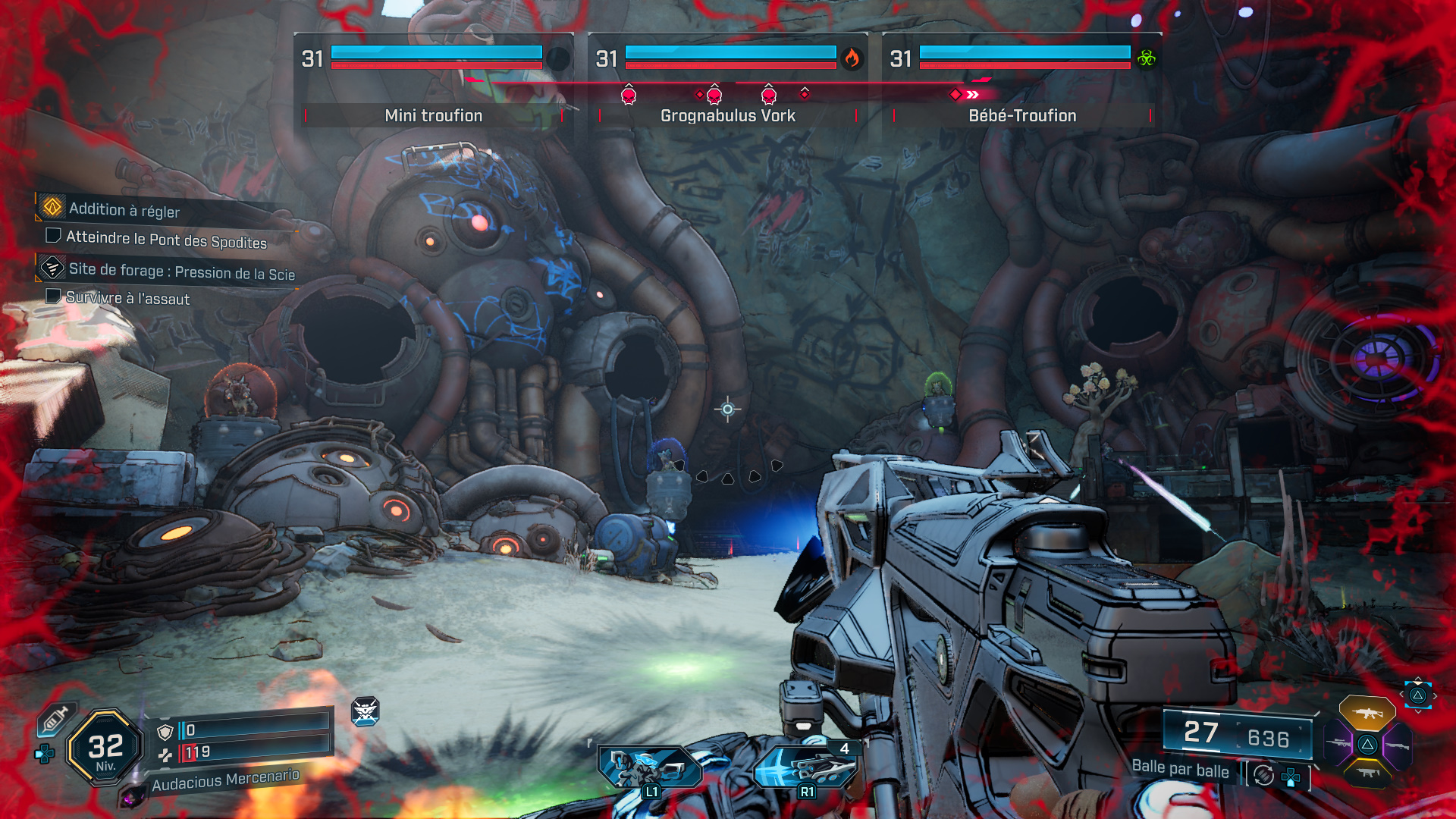The height and width of the screenshot is (819, 1456).
Task: Check the Atteindre le Pont des Spodites objective
Action: pos(166,240)
